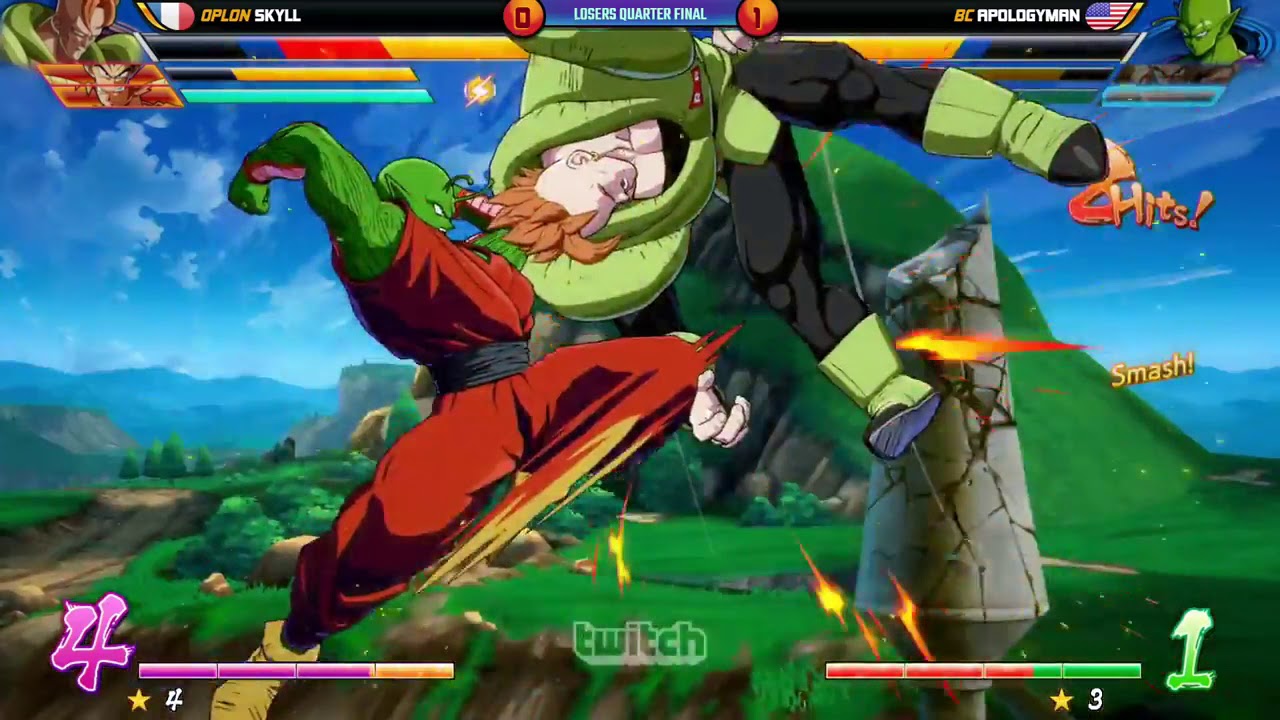This screenshot has height=720, width=1280.
Task: Click the American flag icon
Action: 1107,14
